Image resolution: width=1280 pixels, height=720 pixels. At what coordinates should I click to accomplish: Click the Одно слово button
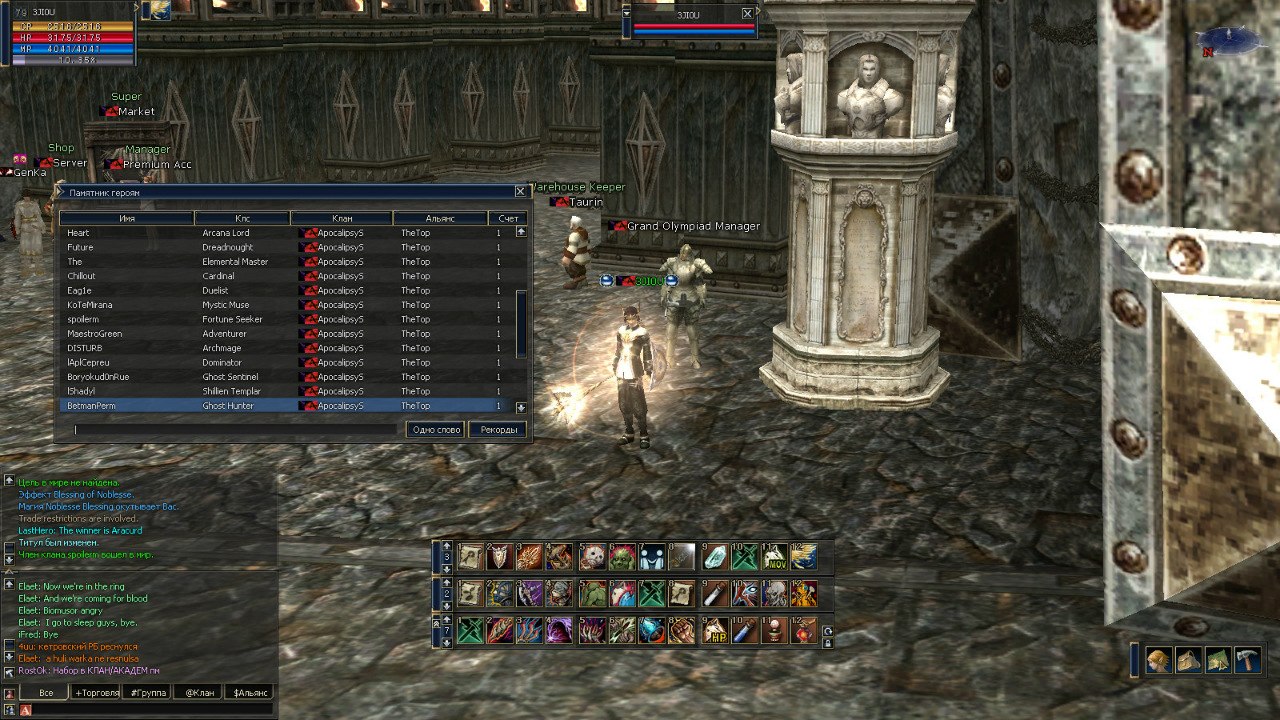pos(436,430)
